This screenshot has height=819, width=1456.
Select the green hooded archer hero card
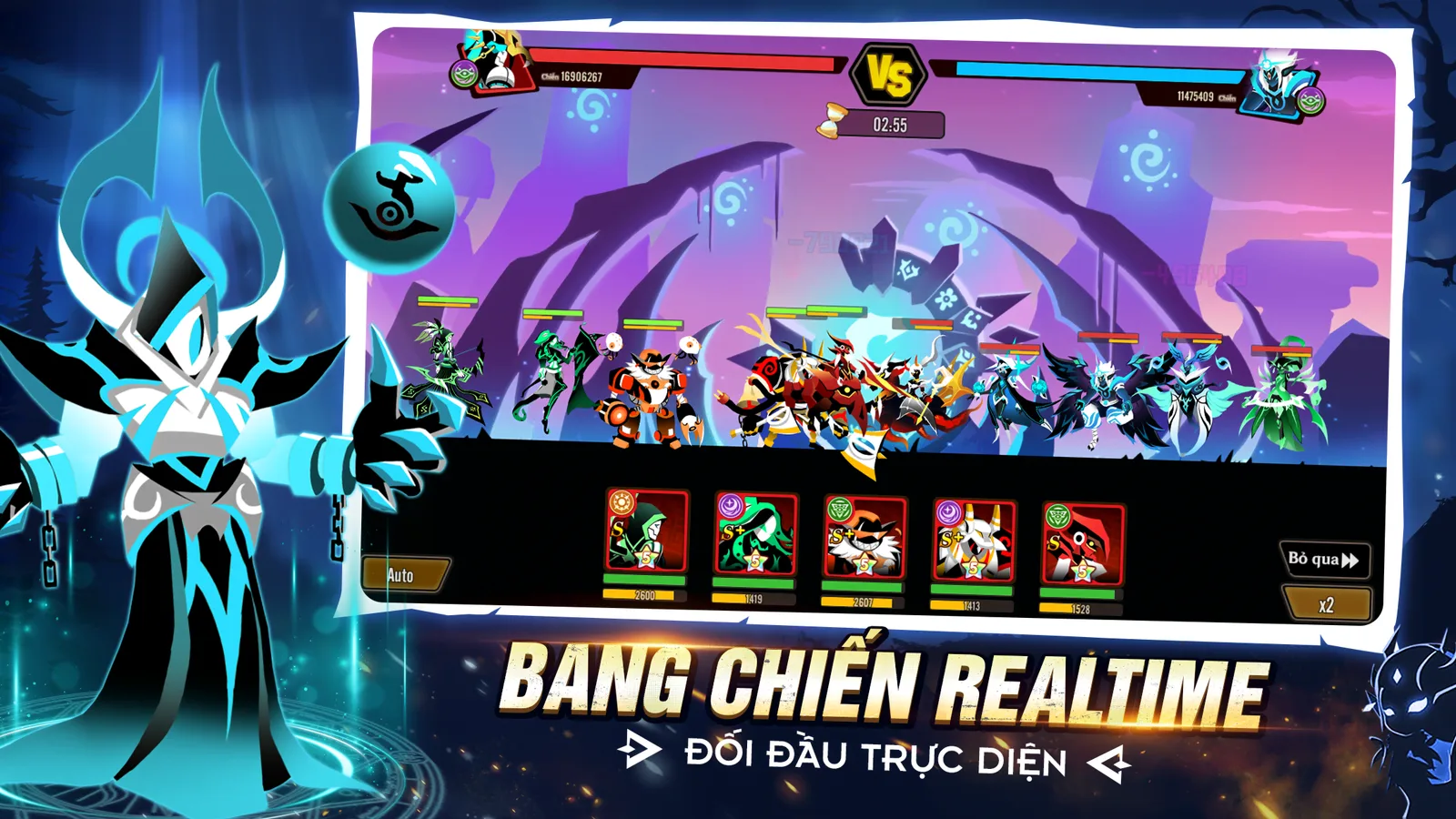tap(647, 533)
